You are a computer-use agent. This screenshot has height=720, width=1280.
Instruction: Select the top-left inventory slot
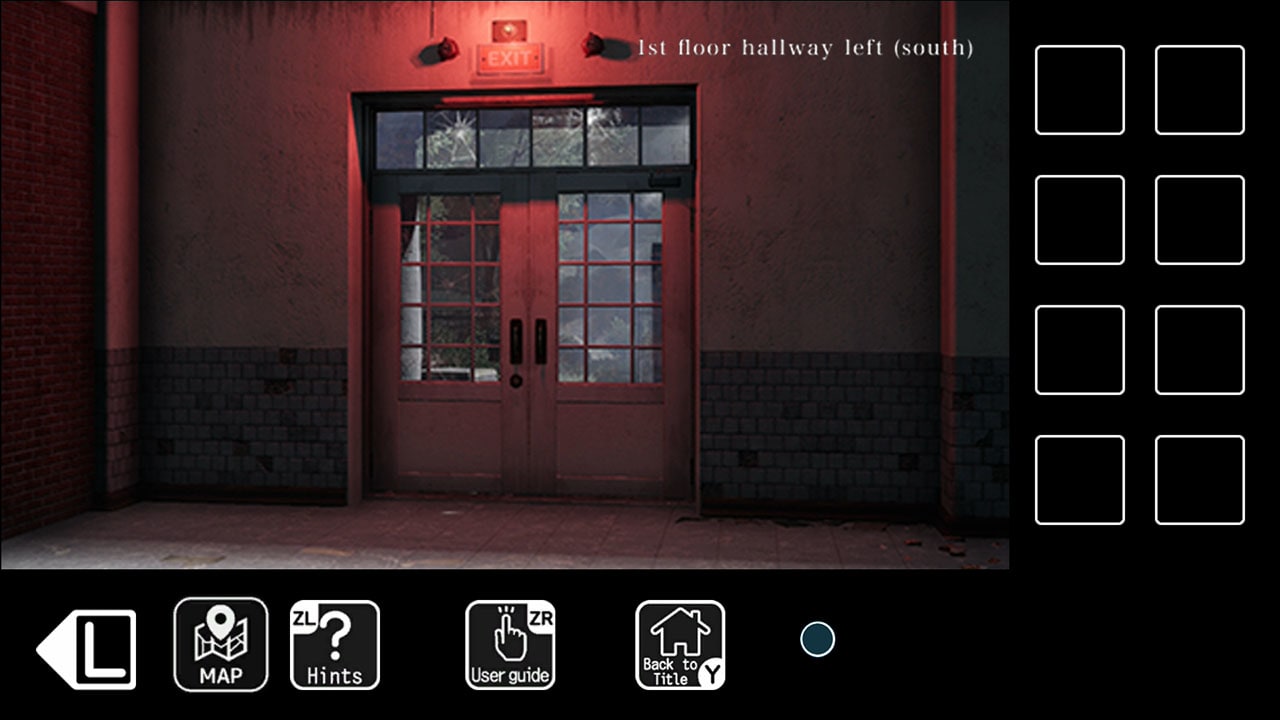click(x=1080, y=88)
